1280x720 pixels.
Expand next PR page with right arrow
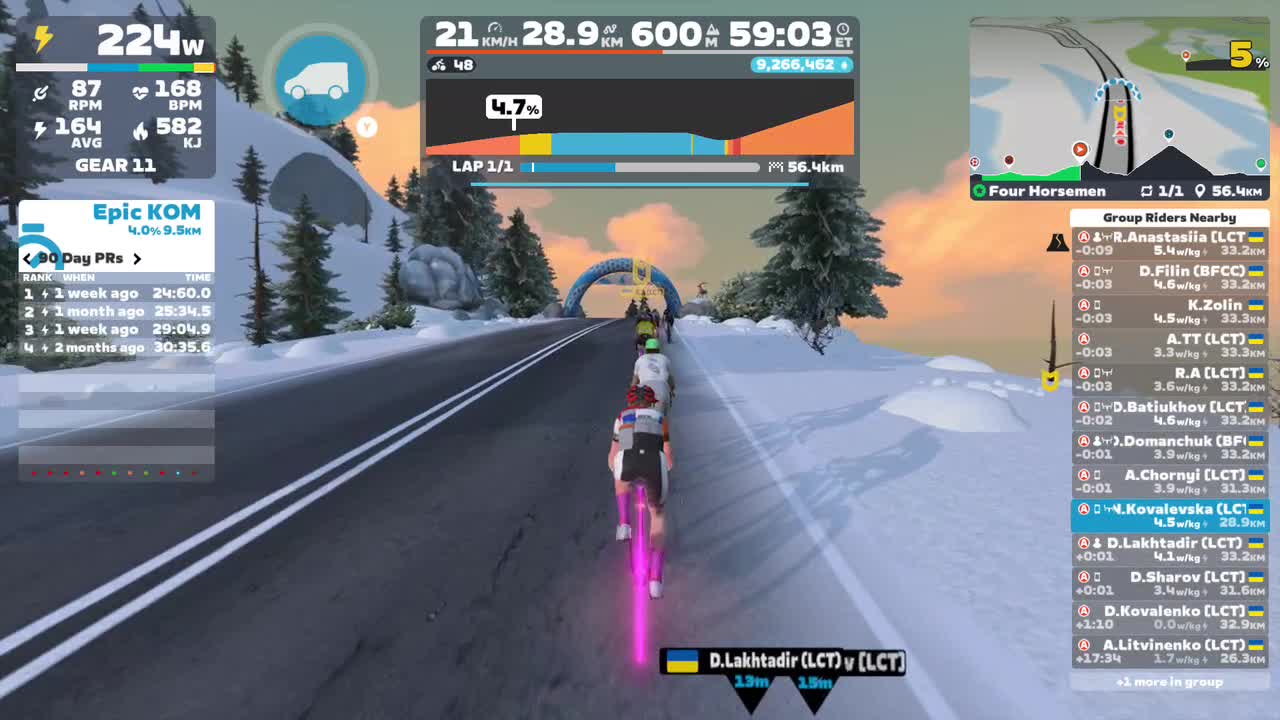pos(138,258)
